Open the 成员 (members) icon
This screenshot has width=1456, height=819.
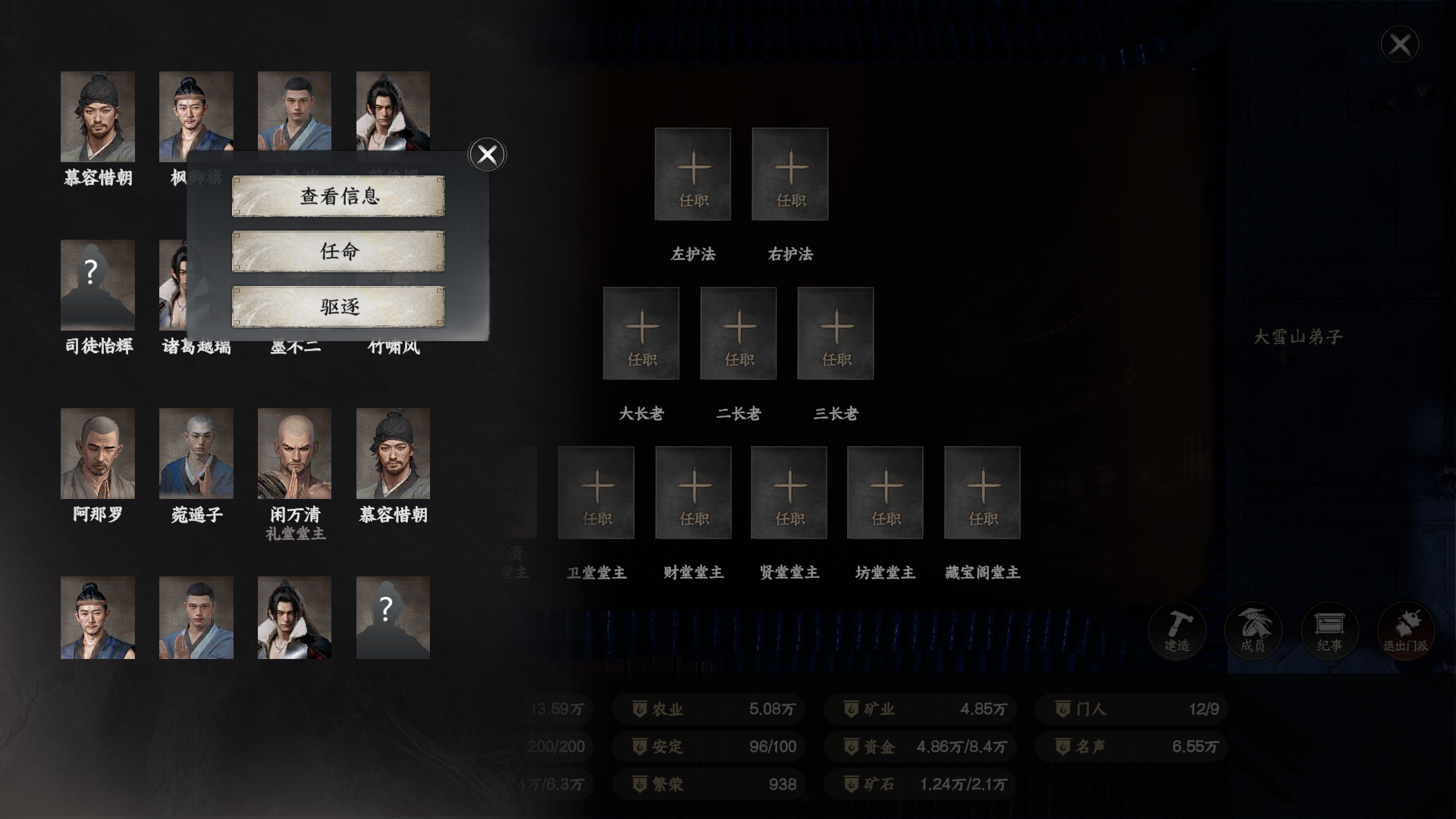point(1253,630)
